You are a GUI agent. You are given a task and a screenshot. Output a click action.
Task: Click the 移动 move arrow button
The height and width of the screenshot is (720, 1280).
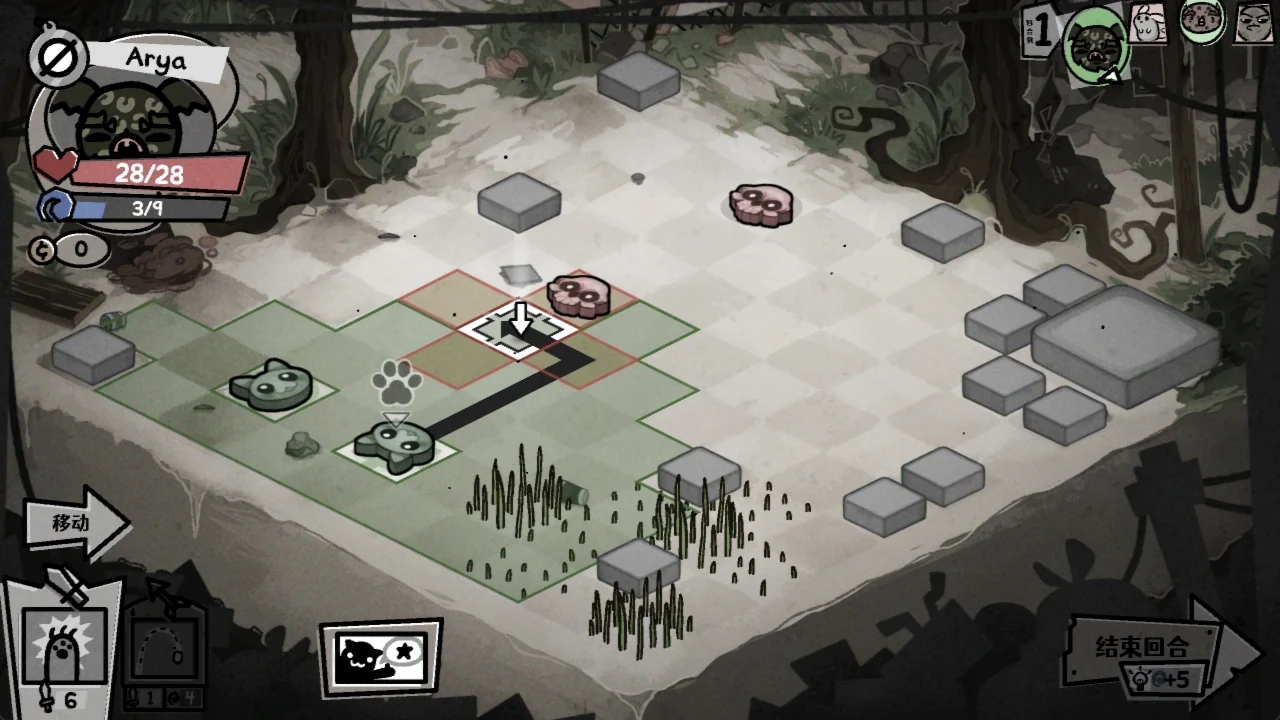[x=75, y=522]
